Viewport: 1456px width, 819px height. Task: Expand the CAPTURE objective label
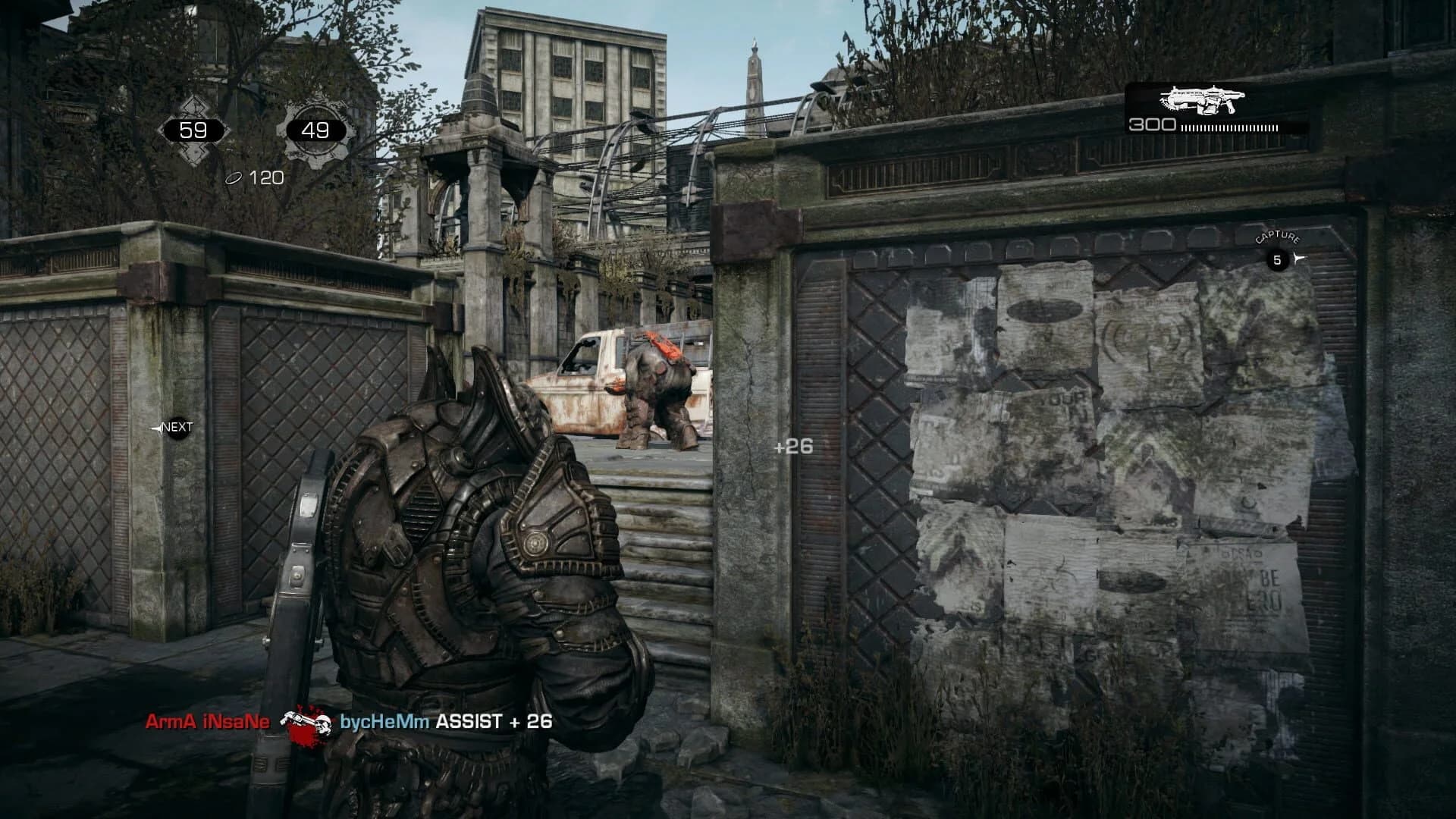tap(1277, 236)
